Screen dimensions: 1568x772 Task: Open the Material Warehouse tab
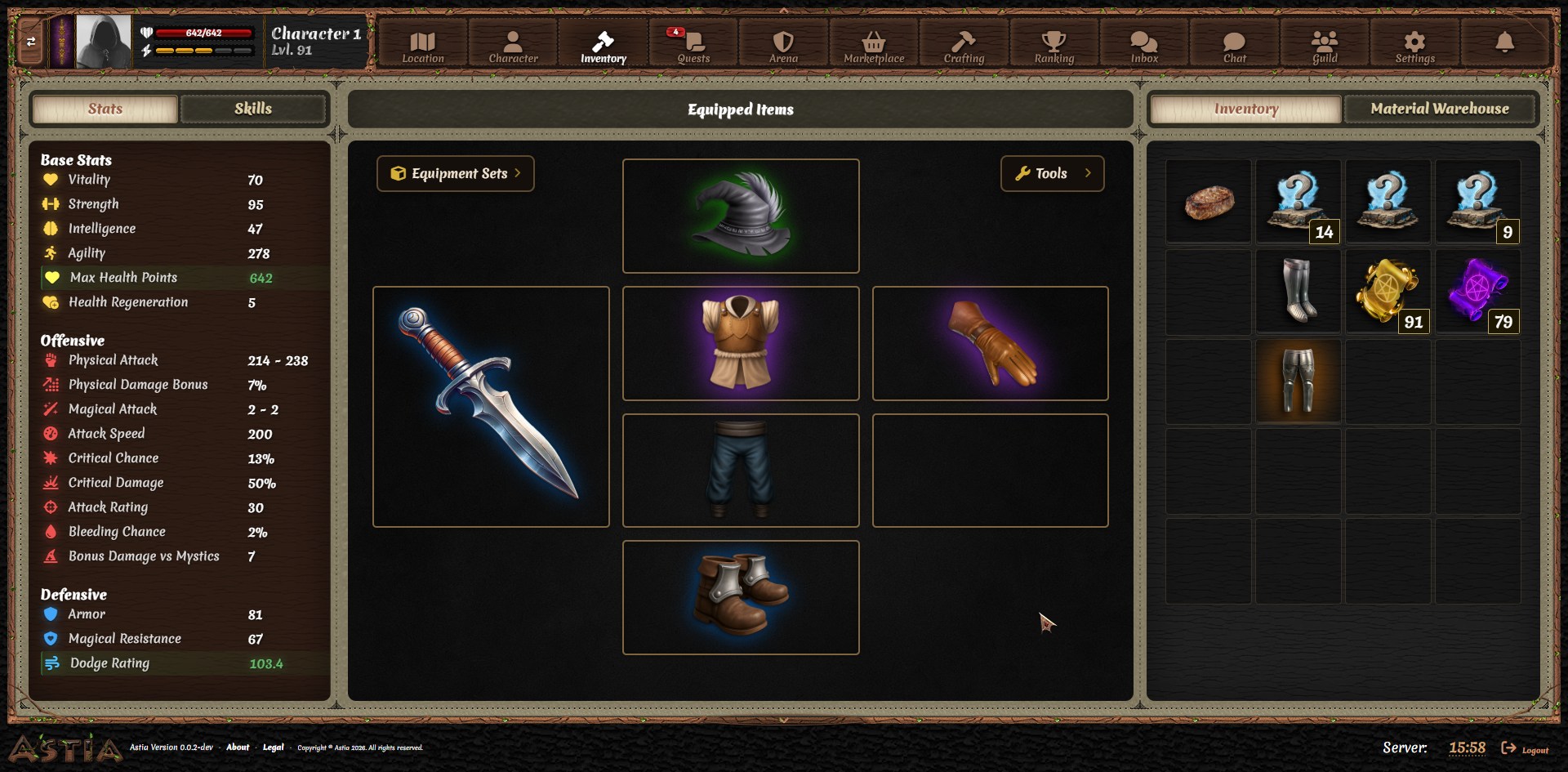1440,108
